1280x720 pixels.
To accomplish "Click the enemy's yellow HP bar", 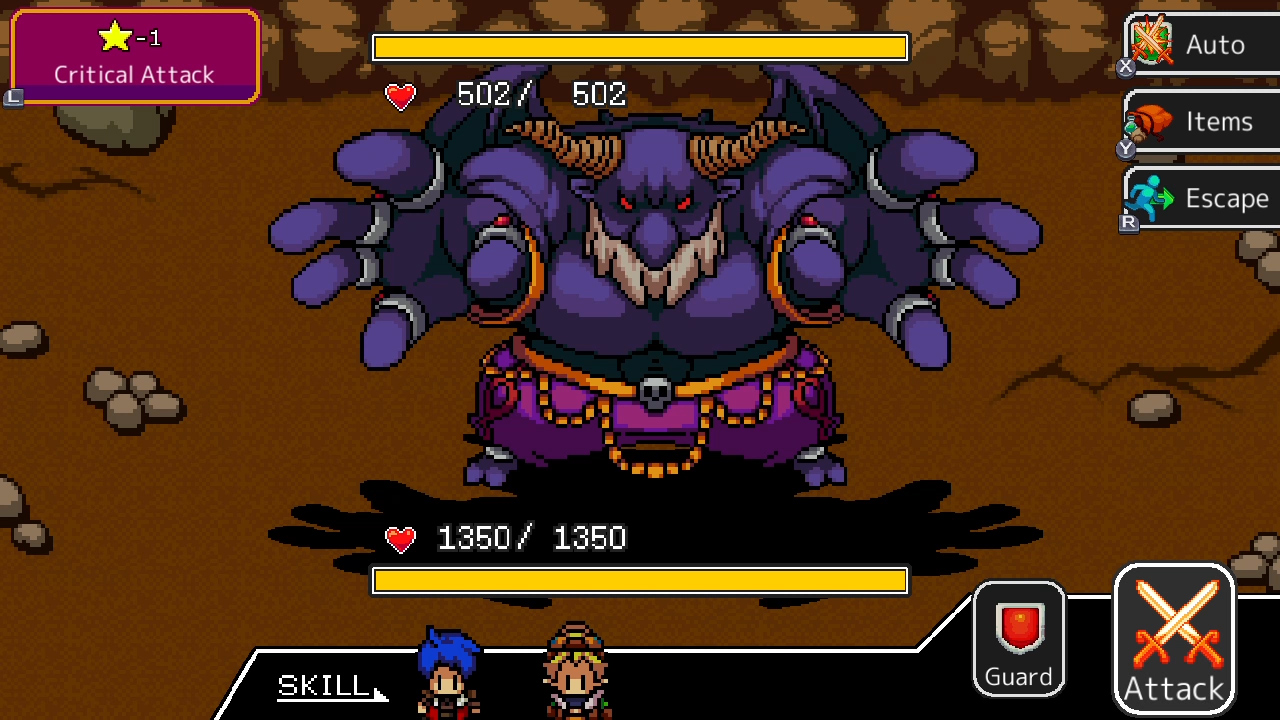I will coord(640,47).
